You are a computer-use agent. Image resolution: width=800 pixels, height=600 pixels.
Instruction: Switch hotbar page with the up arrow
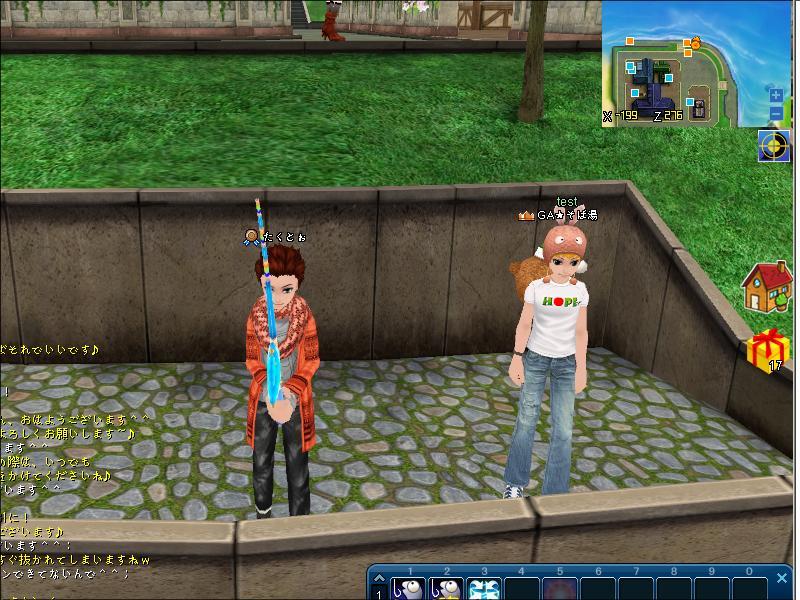(x=379, y=579)
